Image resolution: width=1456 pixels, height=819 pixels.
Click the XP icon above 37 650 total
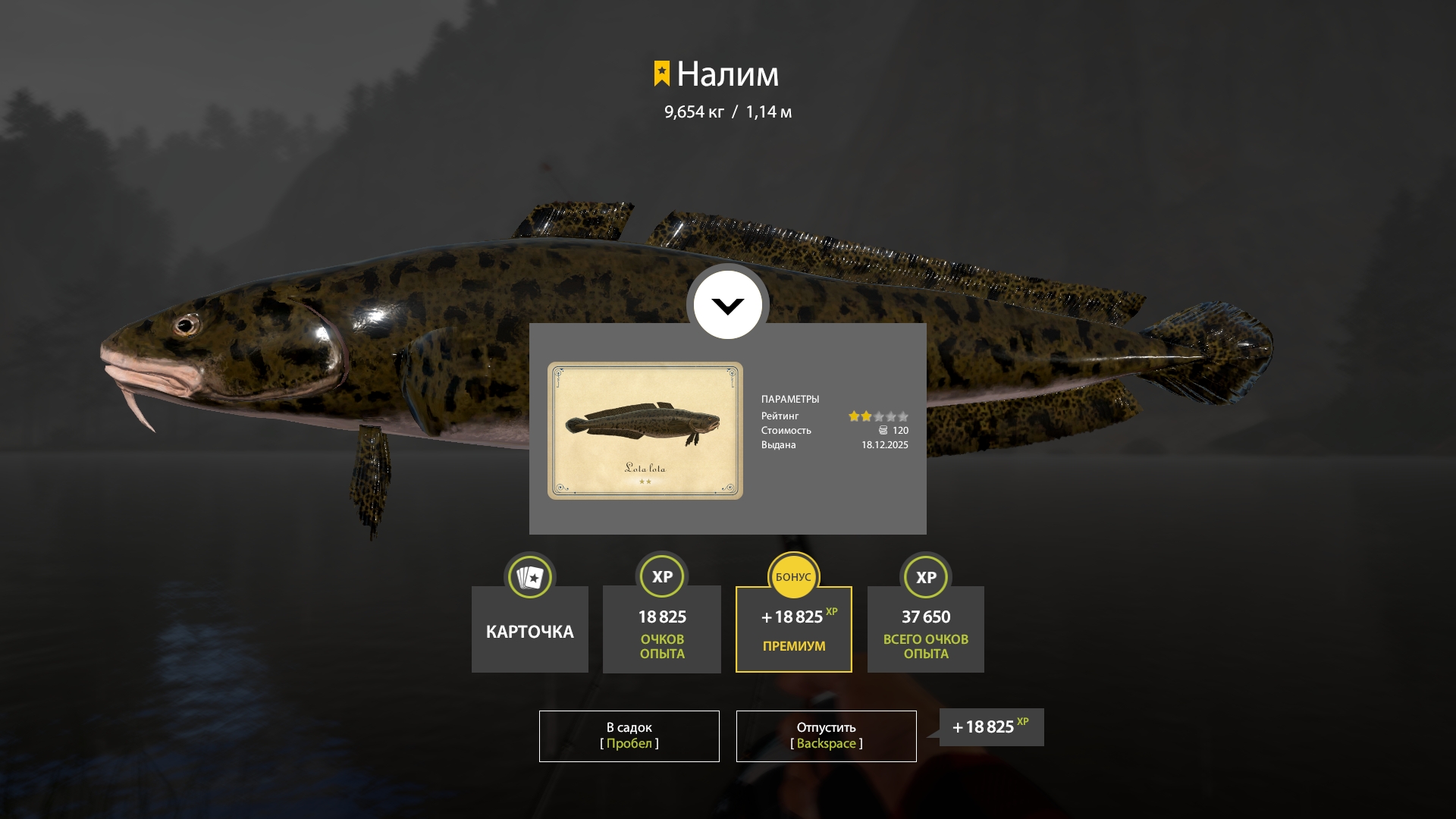click(x=925, y=576)
